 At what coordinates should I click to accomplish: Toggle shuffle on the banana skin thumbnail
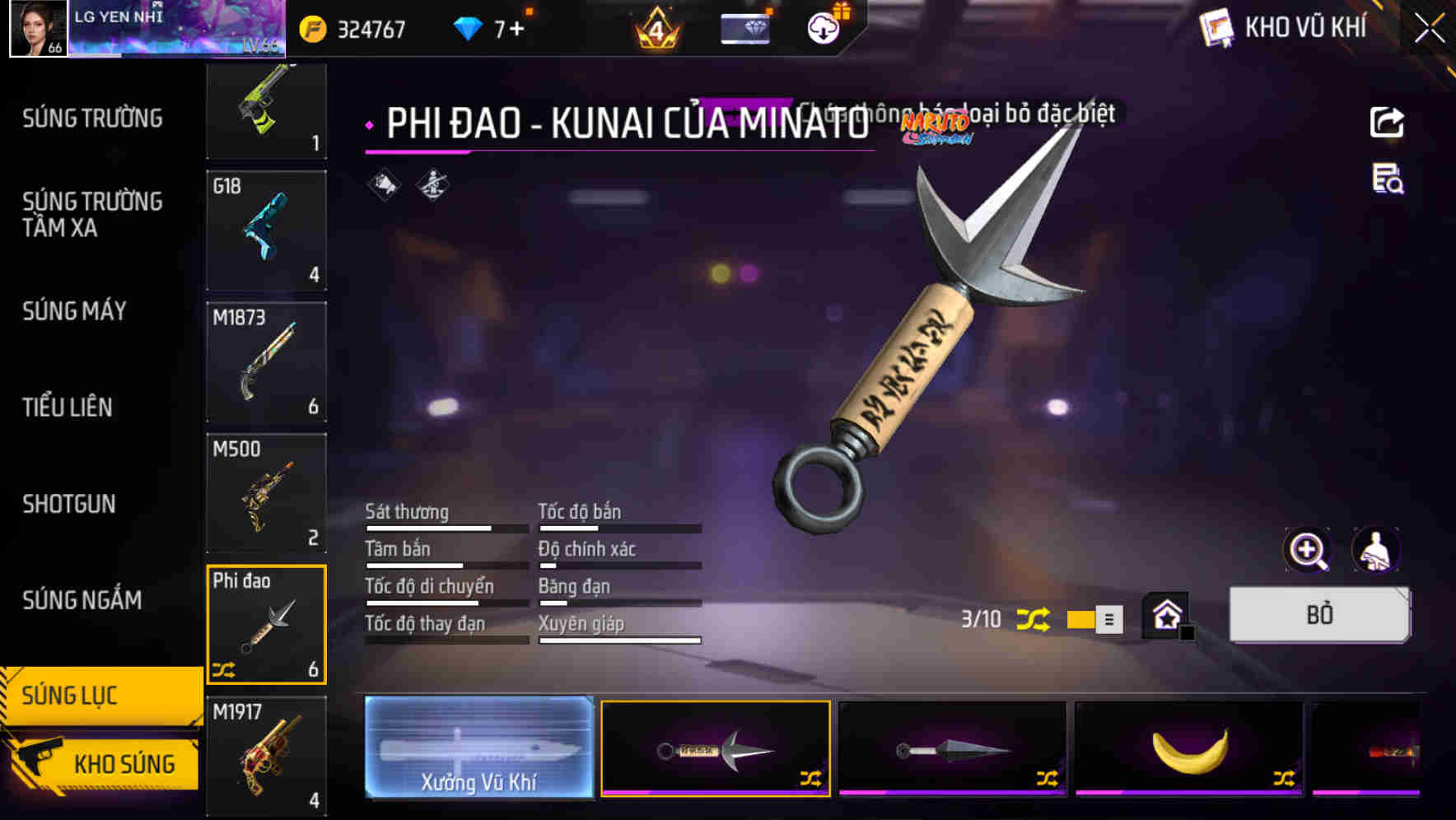tap(1282, 776)
